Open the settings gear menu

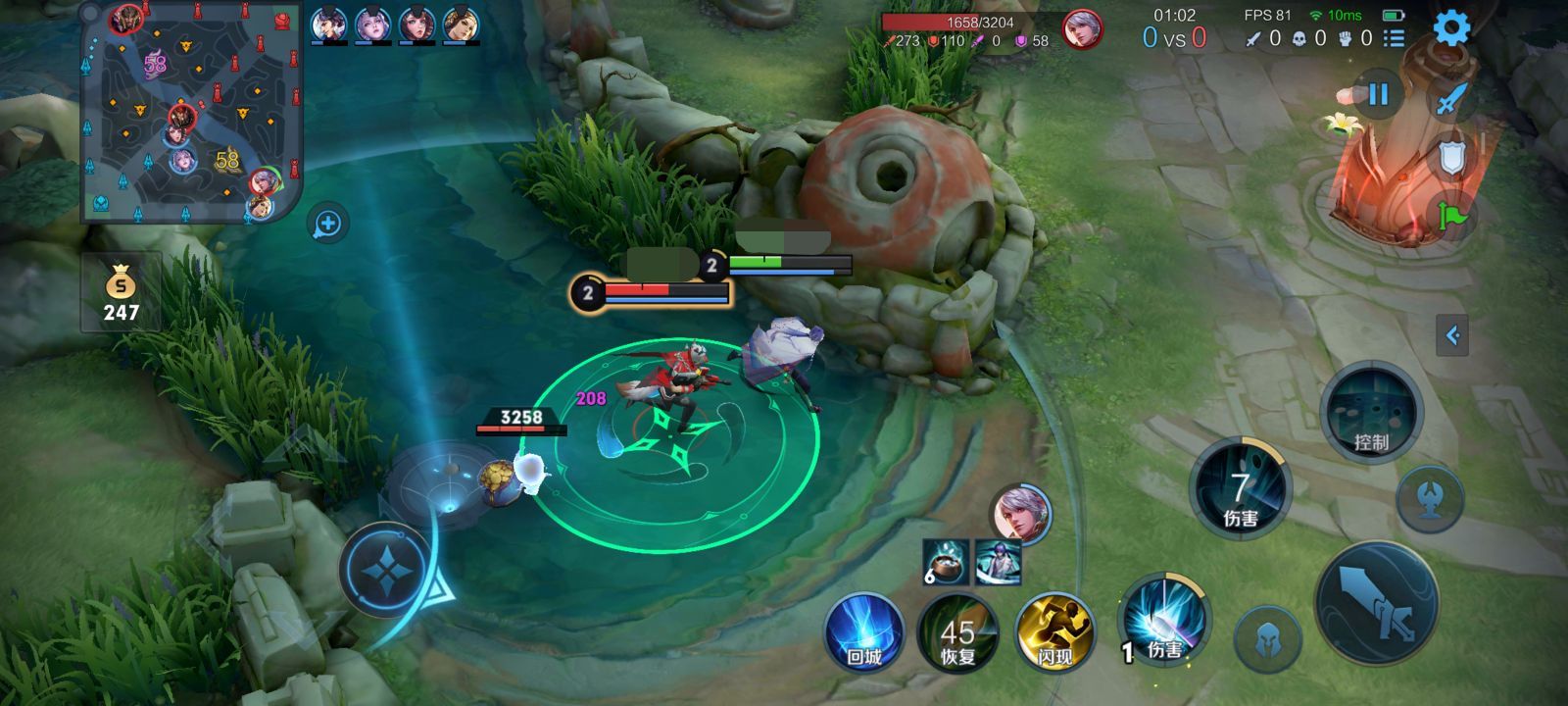point(1451,27)
